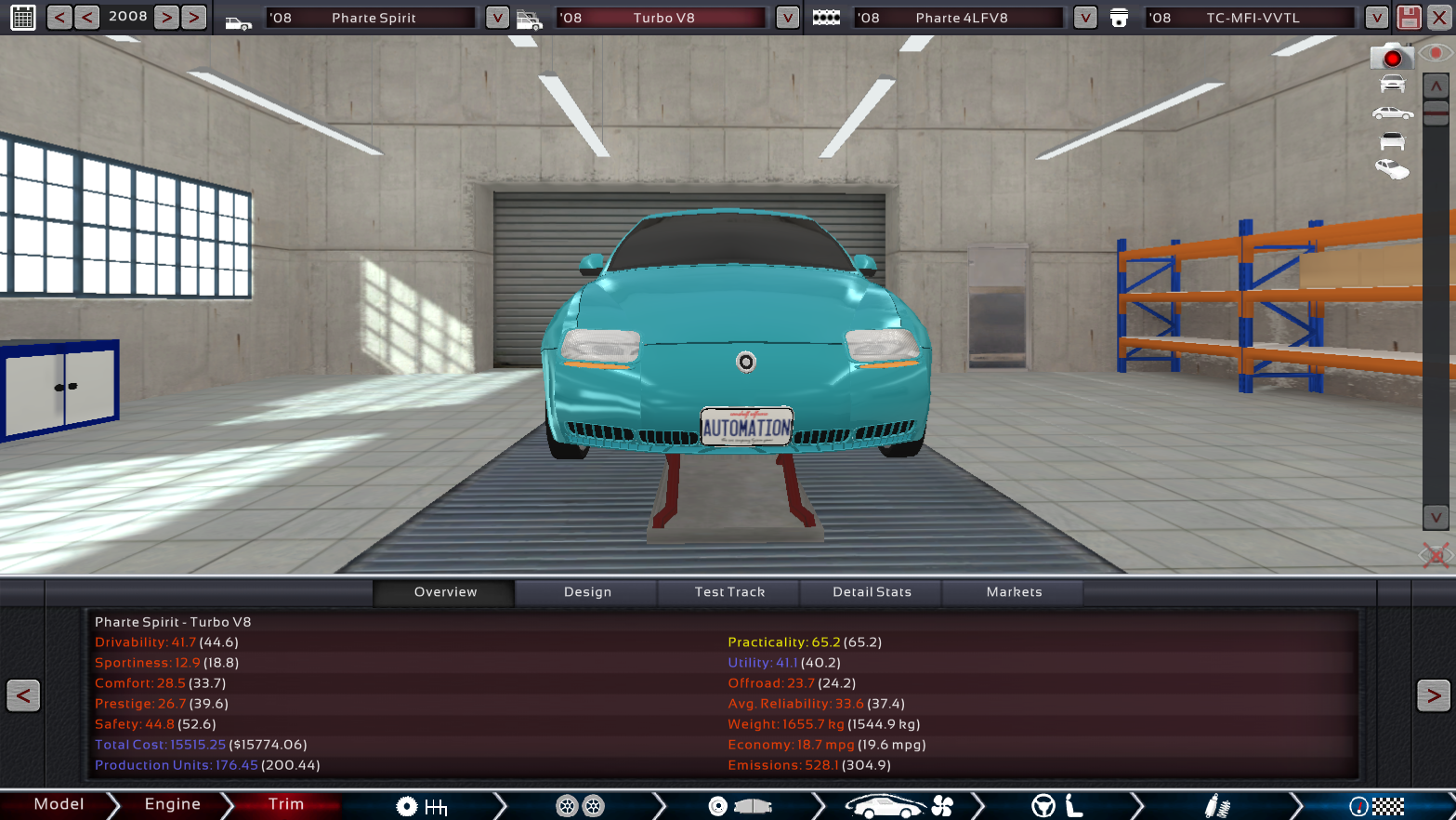
Task: Open the Pharte Spirit model dropdown
Action: 498,17
